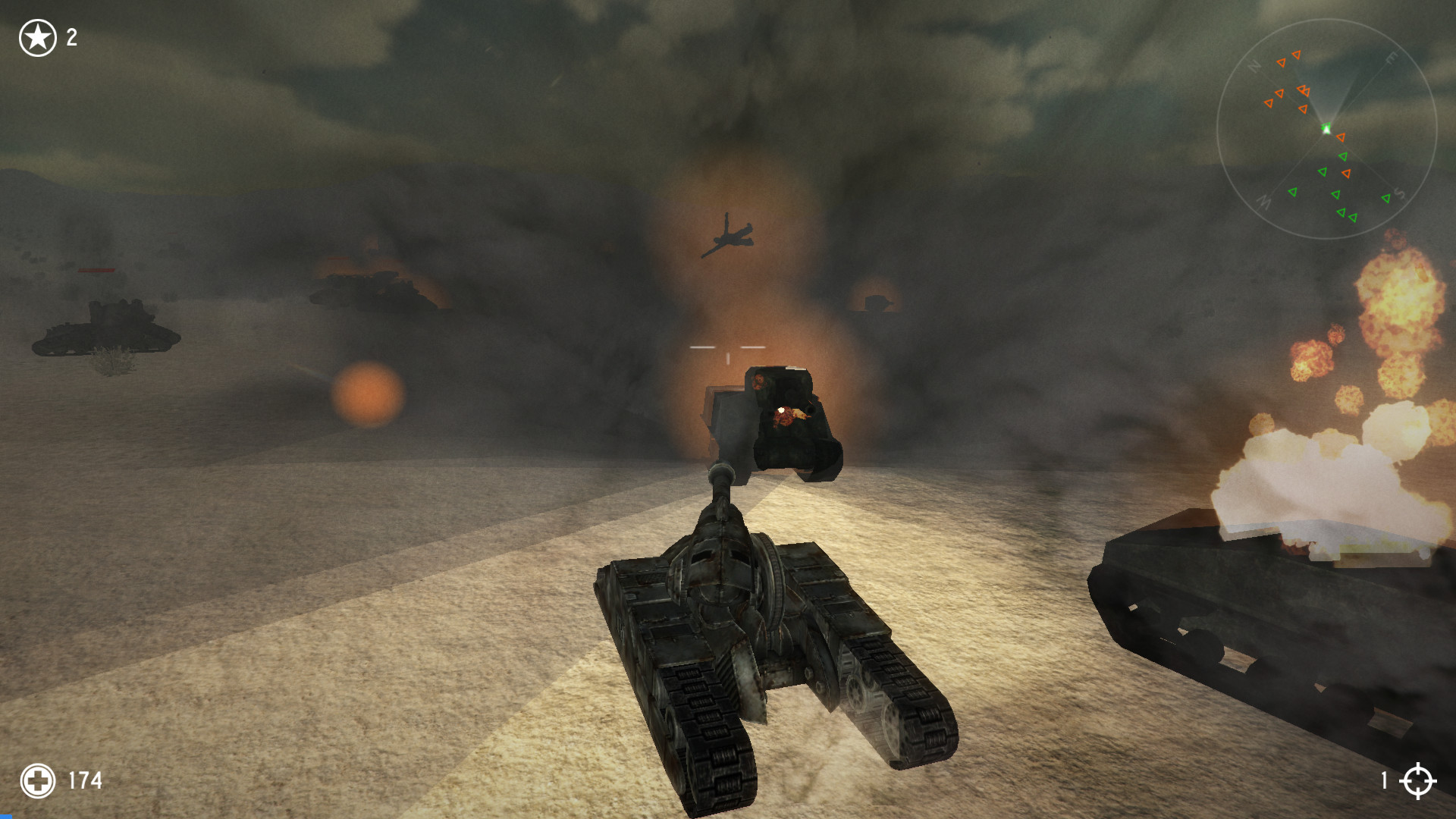Click the W label on the compass
Image resolution: width=1456 pixels, height=819 pixels.
tap(1263, 203)
